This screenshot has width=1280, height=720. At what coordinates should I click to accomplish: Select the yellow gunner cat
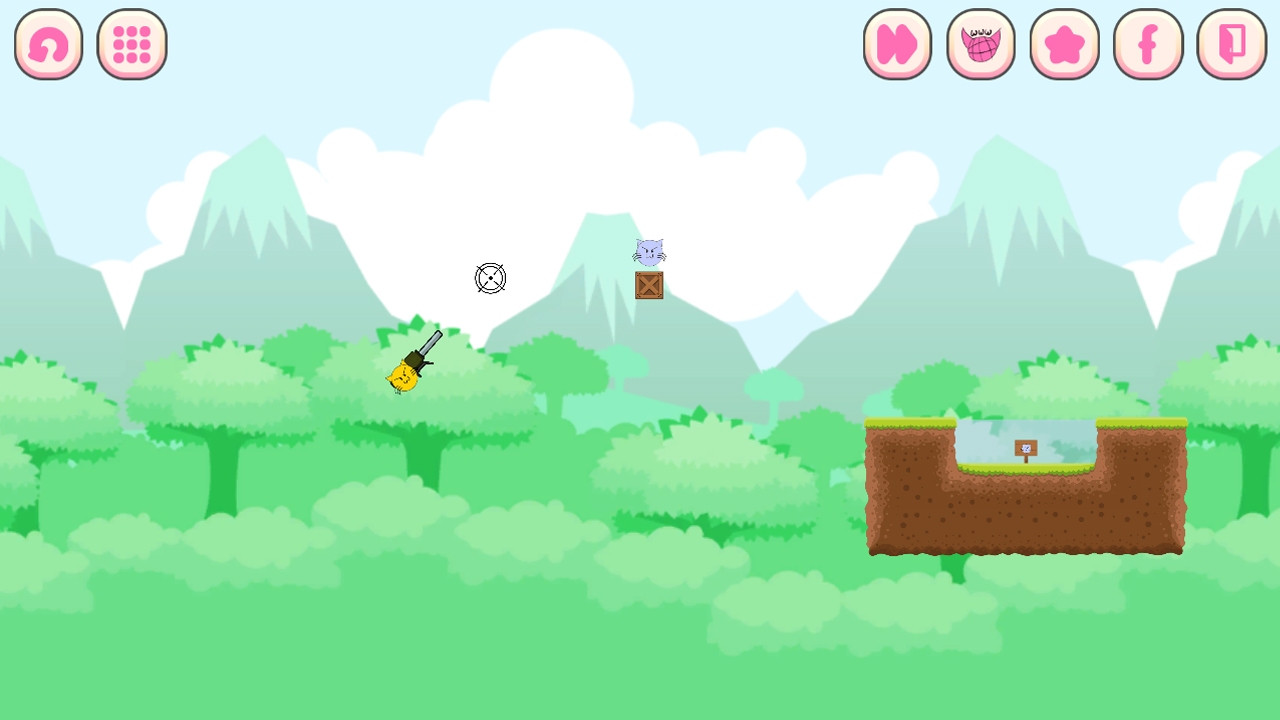point(402,378)
